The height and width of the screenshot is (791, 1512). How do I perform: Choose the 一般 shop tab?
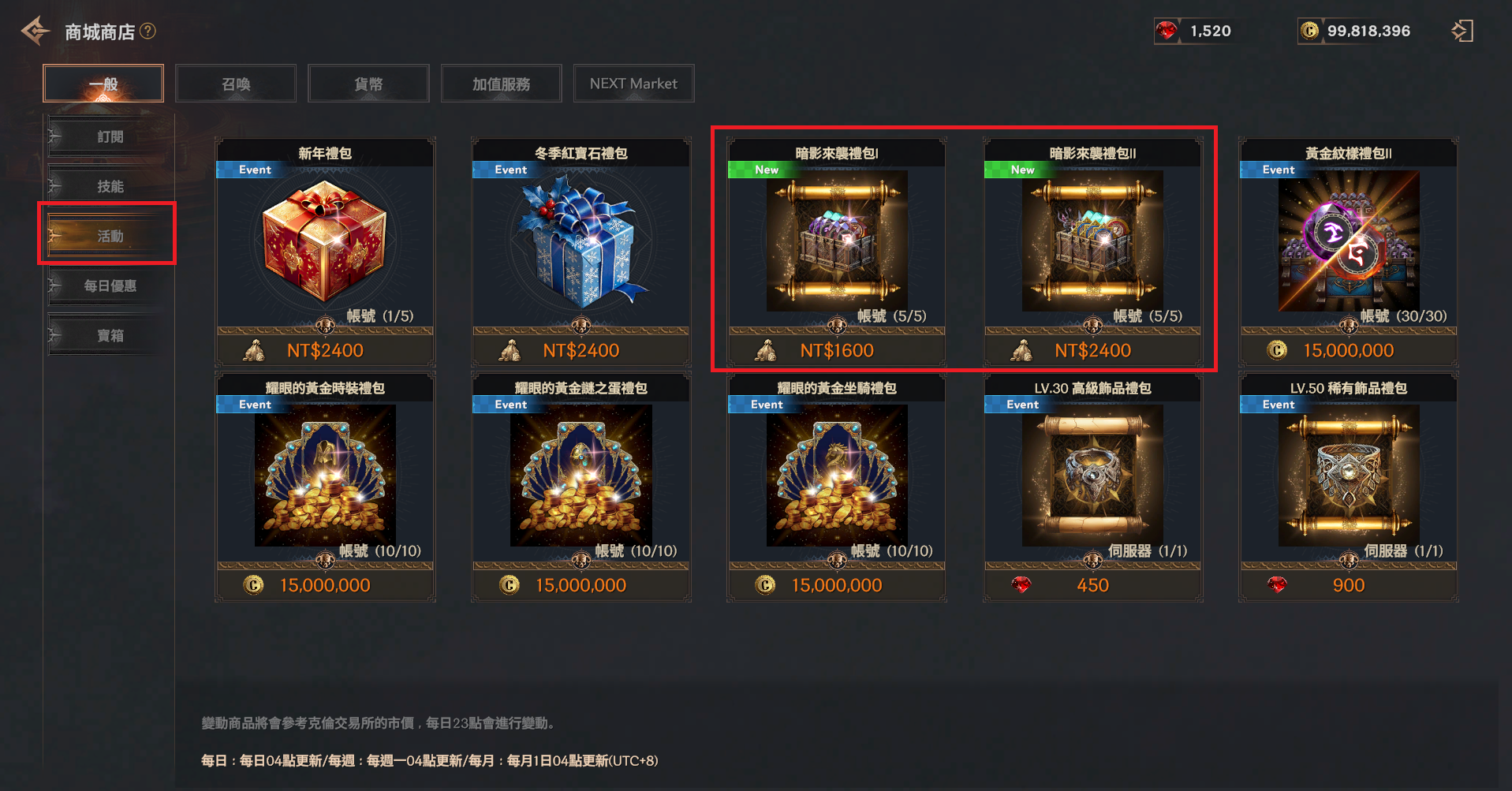click(x=103, y=84)
